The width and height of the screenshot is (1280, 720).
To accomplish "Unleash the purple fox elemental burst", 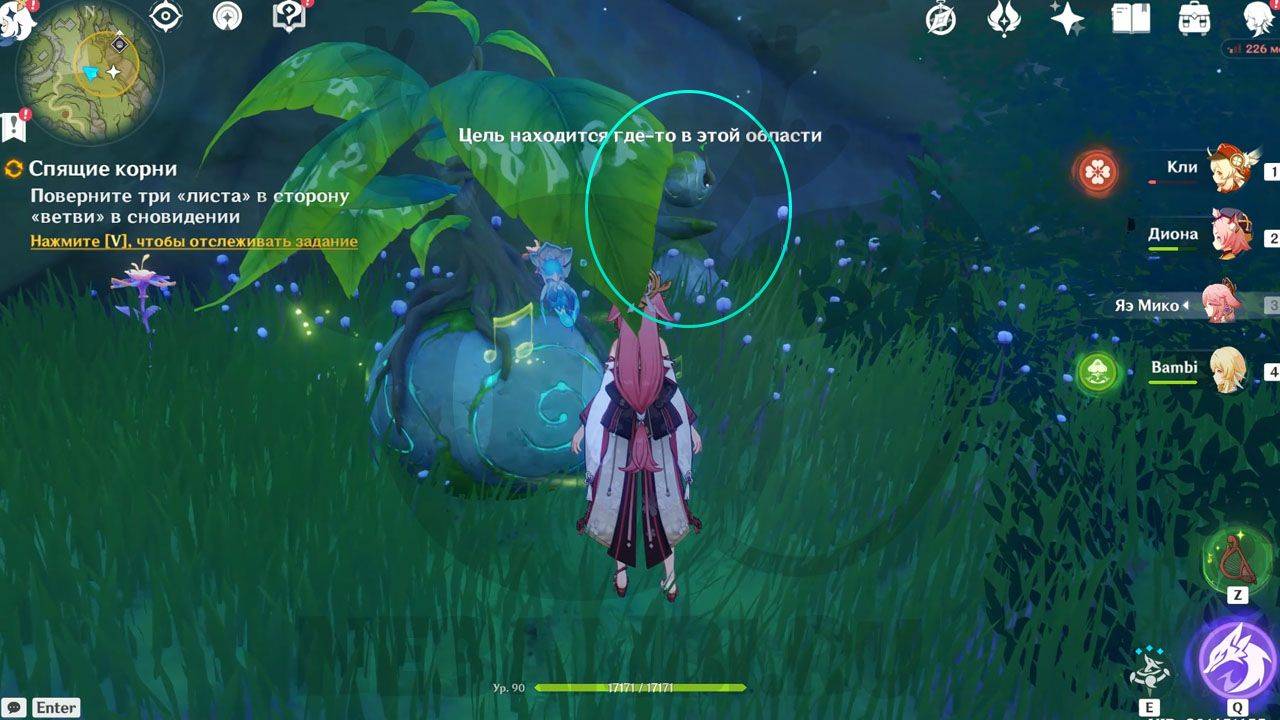I will coord(1236,659).
